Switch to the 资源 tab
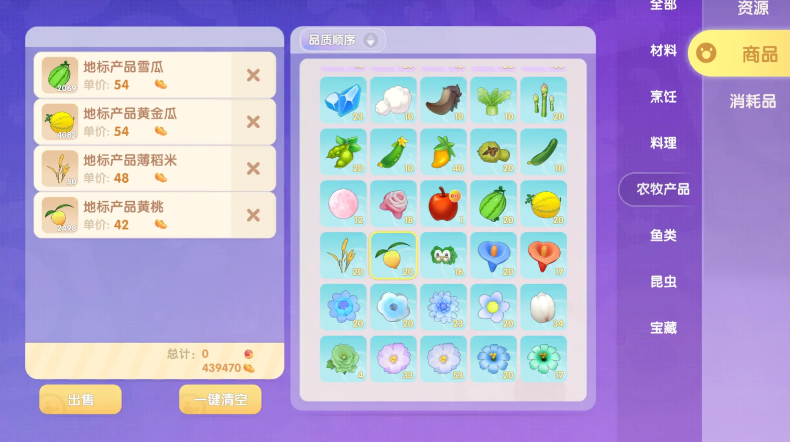The image size is (790, 442). (x=753, y=8)
